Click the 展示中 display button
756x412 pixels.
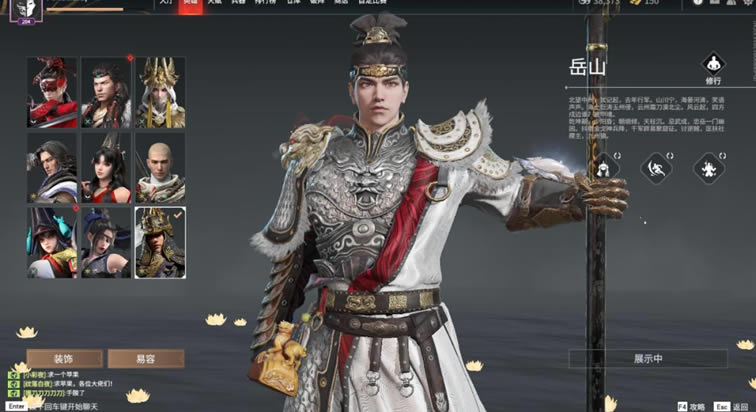click(x=648, y=358)
